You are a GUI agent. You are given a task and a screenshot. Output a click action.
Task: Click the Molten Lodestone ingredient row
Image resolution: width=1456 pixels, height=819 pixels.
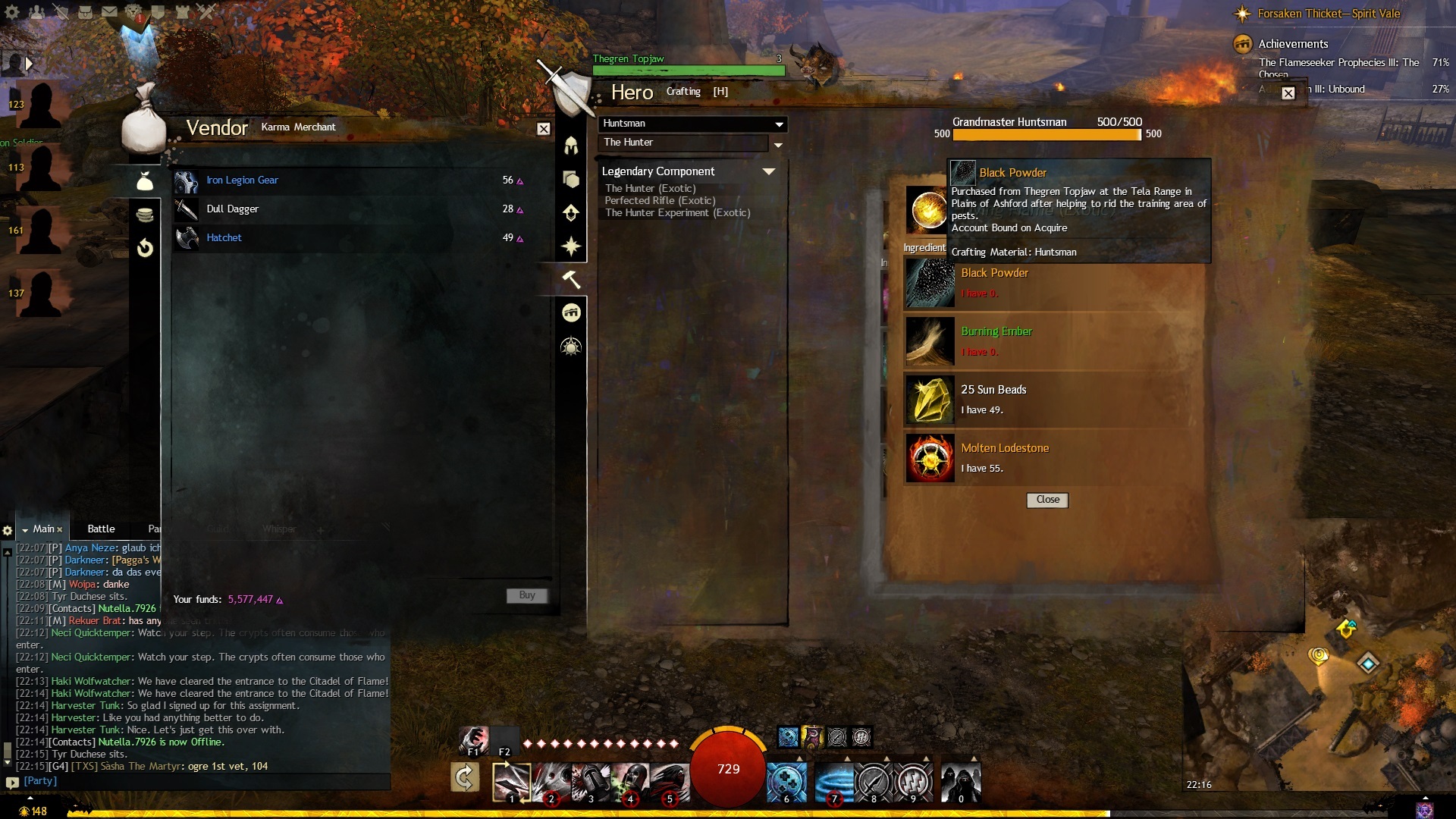(x=1054, y=458)
